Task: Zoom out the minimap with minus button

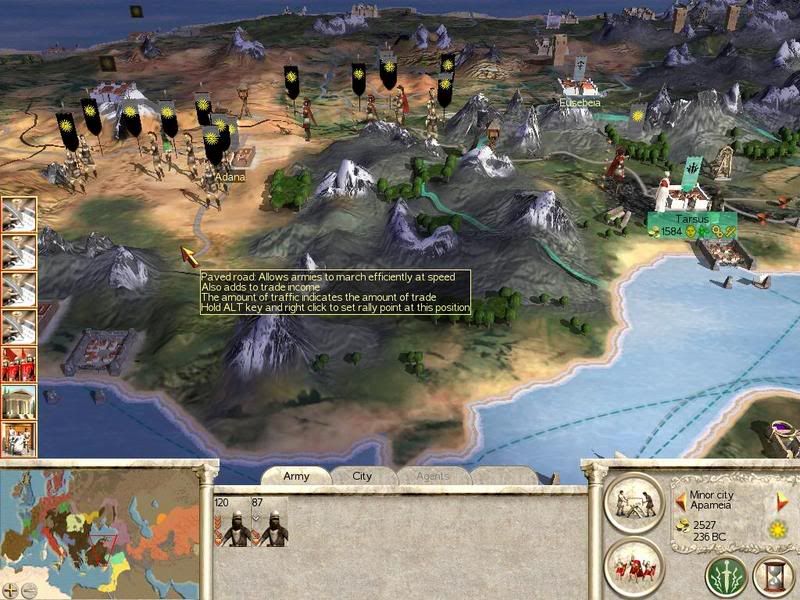Action: [29, 590]
